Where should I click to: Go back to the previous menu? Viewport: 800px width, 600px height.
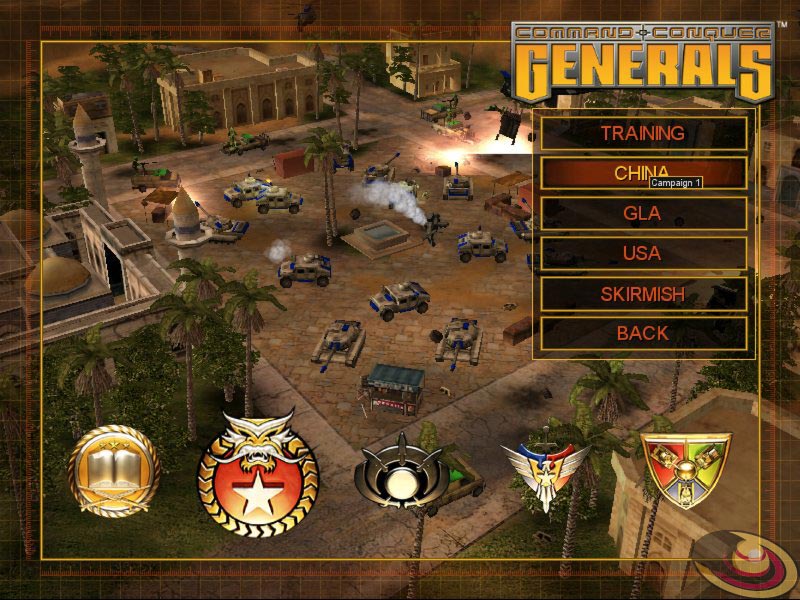(643, 333)
